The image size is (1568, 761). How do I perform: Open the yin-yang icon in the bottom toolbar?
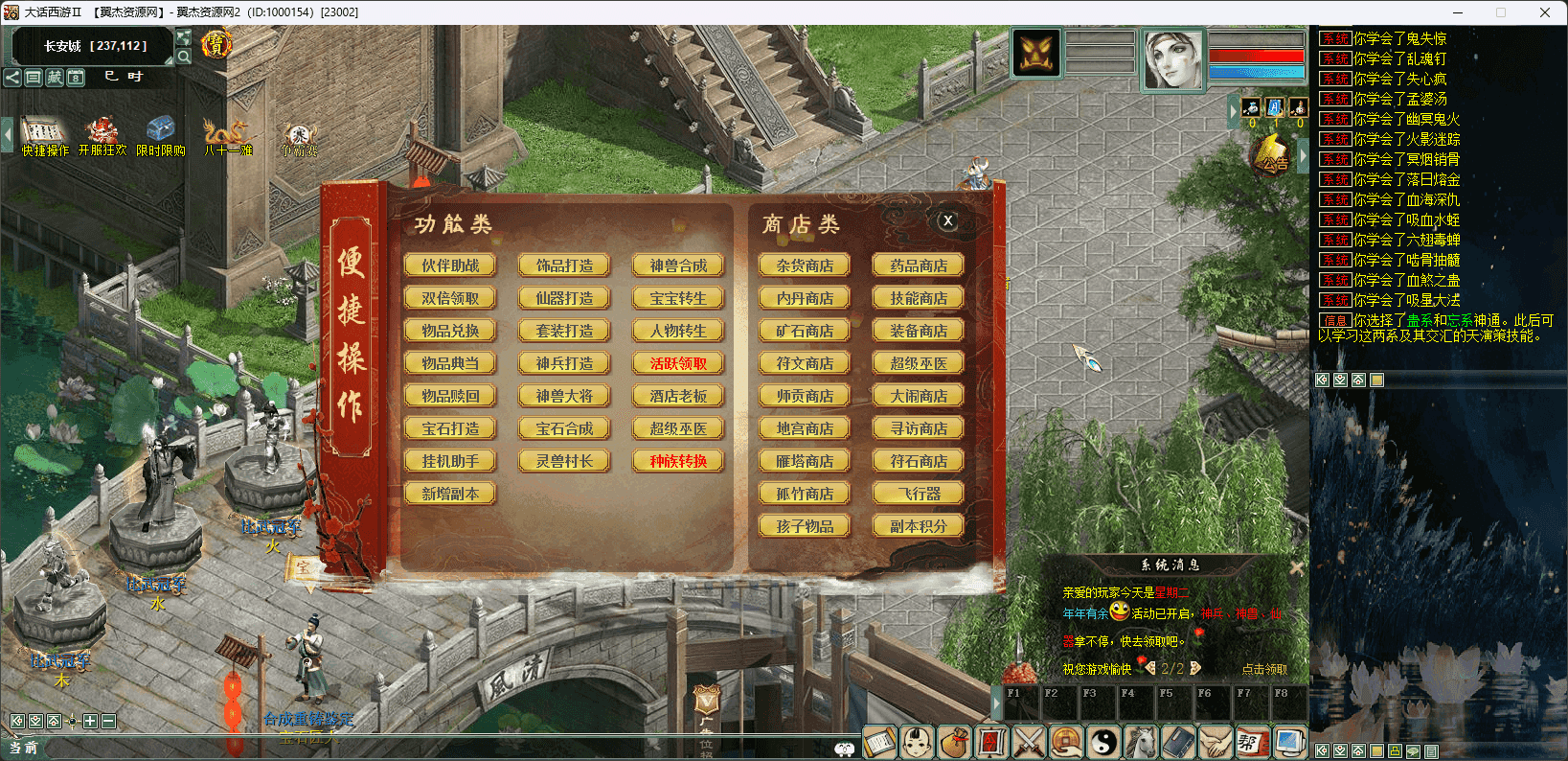click(x=1104, y=742)
